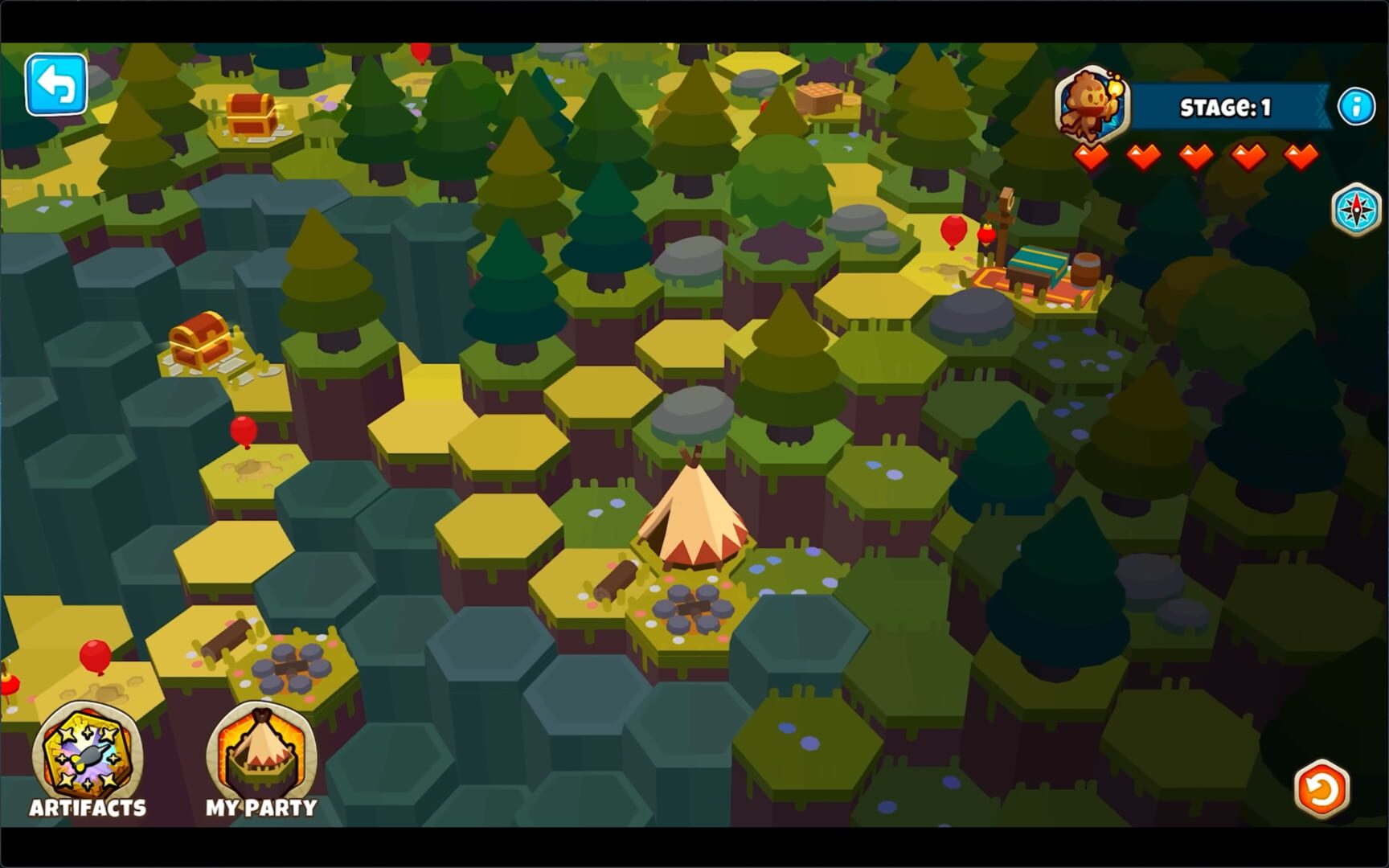Select the campfire circle near the tent
Screen dimensions: 1389x868
tap(695, 611)
